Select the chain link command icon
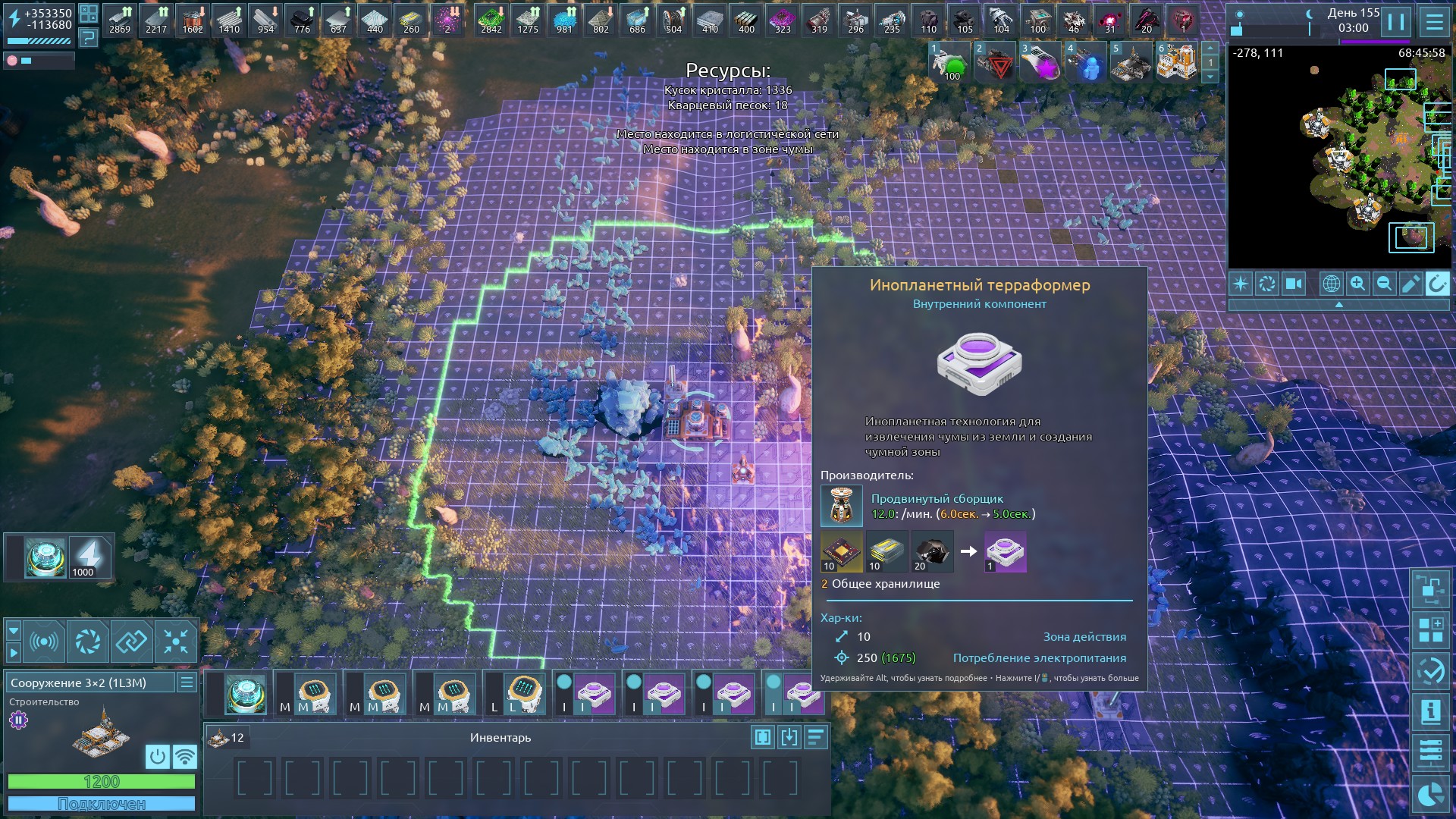 click(x=131, y=642)
